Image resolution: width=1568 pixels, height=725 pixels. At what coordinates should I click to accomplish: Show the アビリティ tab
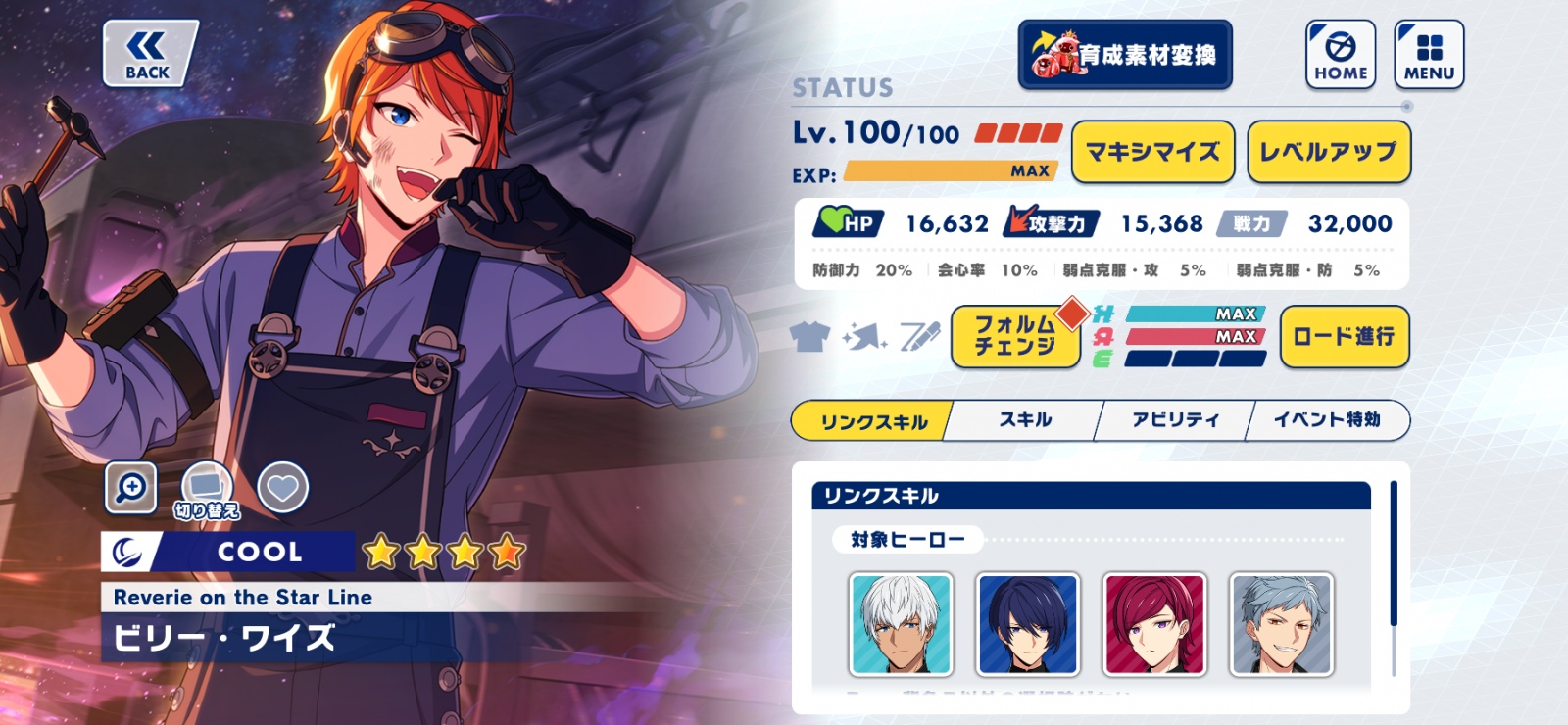1175,420
